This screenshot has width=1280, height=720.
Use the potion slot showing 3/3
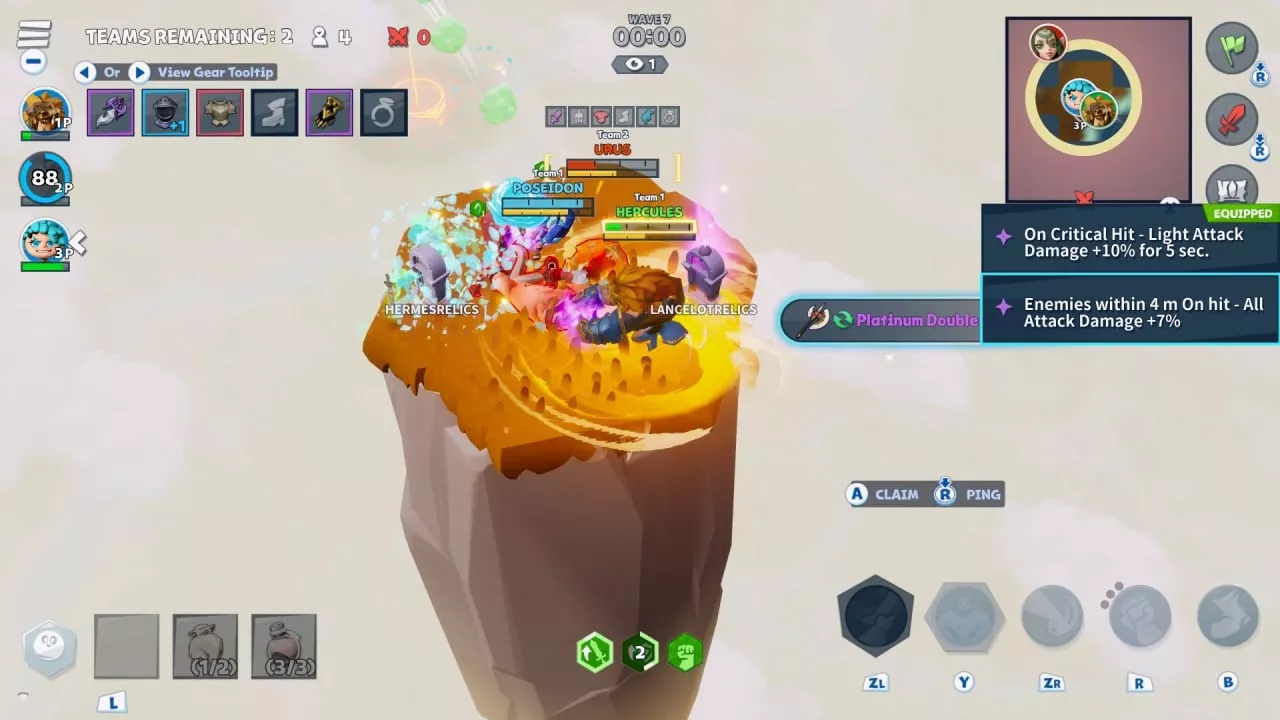284,646
